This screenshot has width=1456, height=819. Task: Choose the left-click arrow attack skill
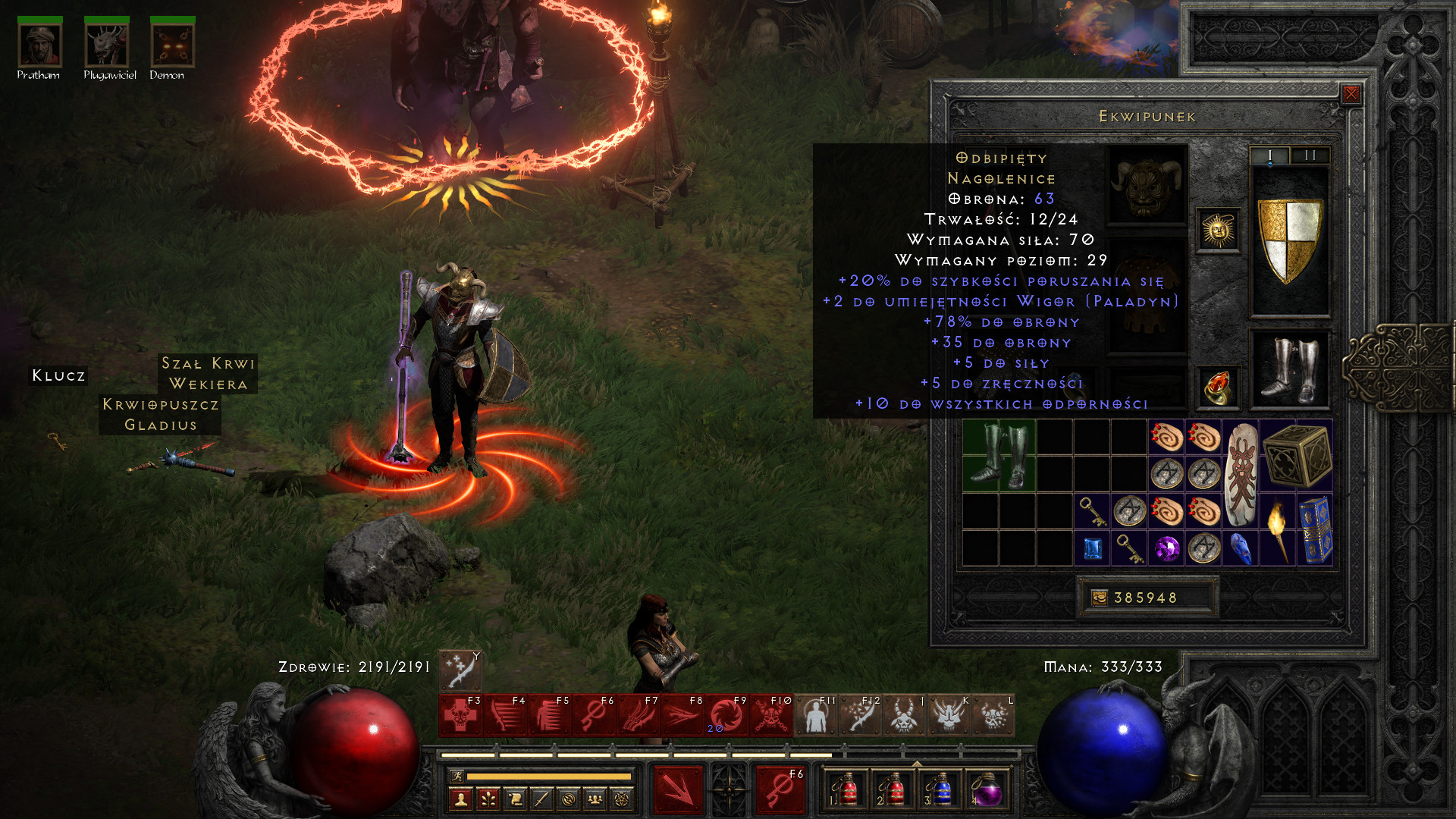point(678,790)
